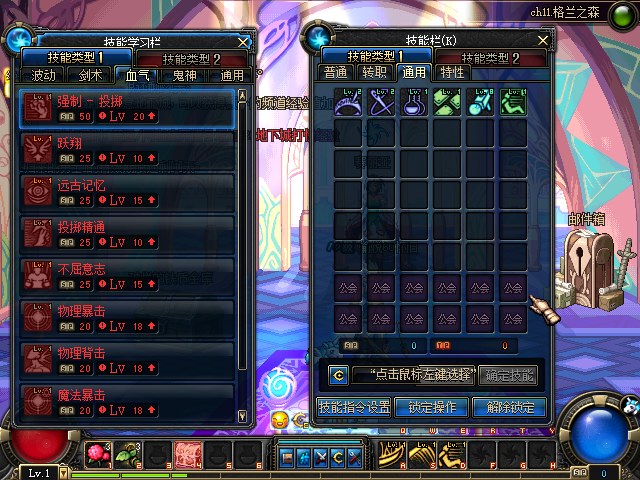Pick the 远古记忆 skill entry
Image resolution: width=640 pixels, height=480 pixels.
tap(127, 191)
